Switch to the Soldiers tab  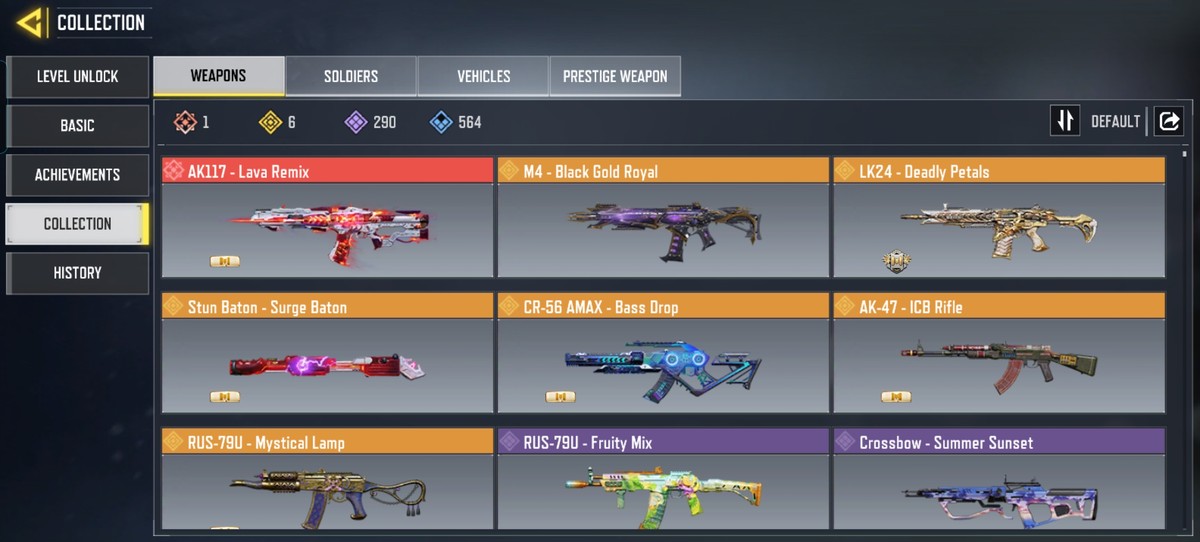[351, 76]
